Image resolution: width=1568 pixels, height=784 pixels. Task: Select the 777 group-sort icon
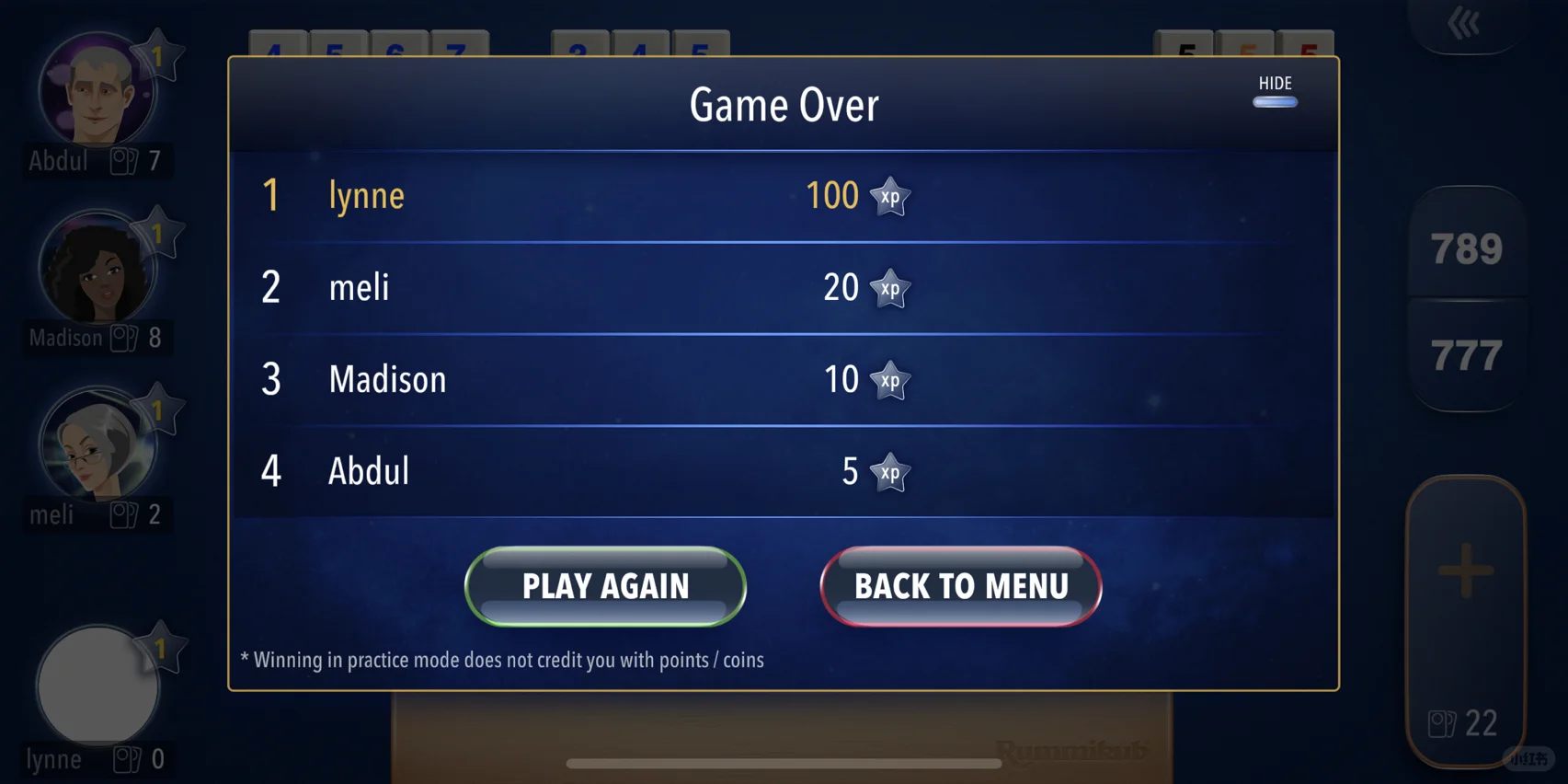pos(1467,352)
